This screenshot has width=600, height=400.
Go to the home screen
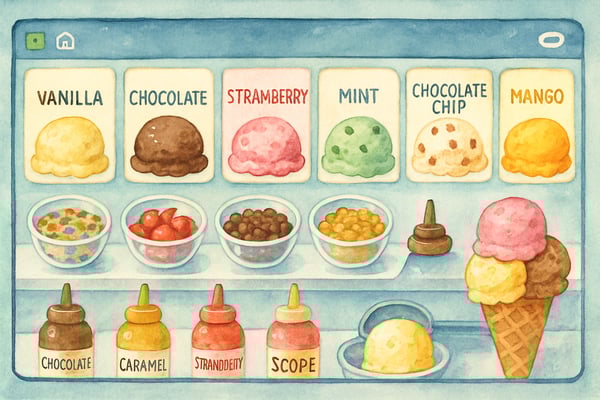tap(65, 41)
